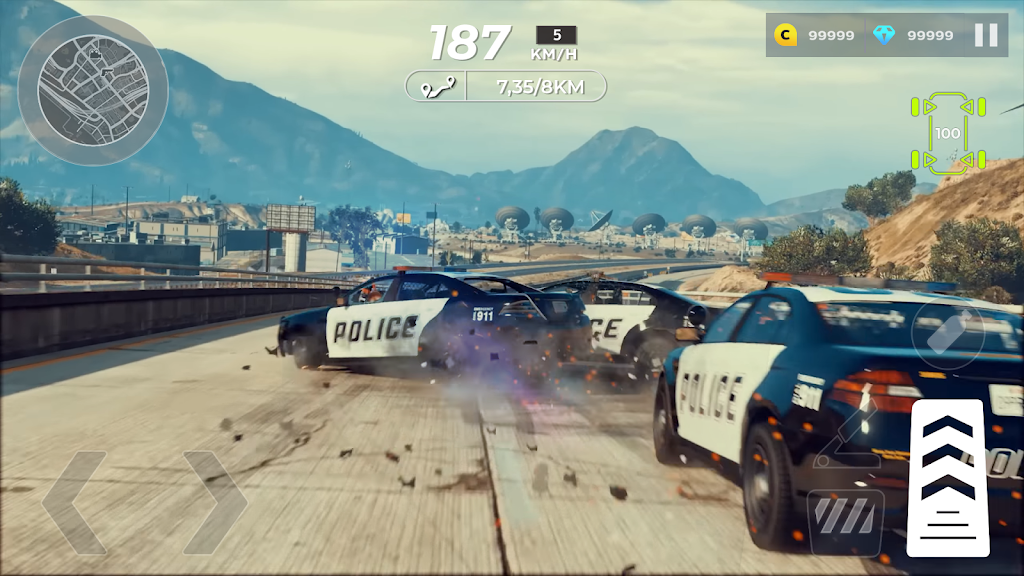This screenshot has width=1024, height=576.
Task: Open the gold coin balance
Action: click(815, 35)
